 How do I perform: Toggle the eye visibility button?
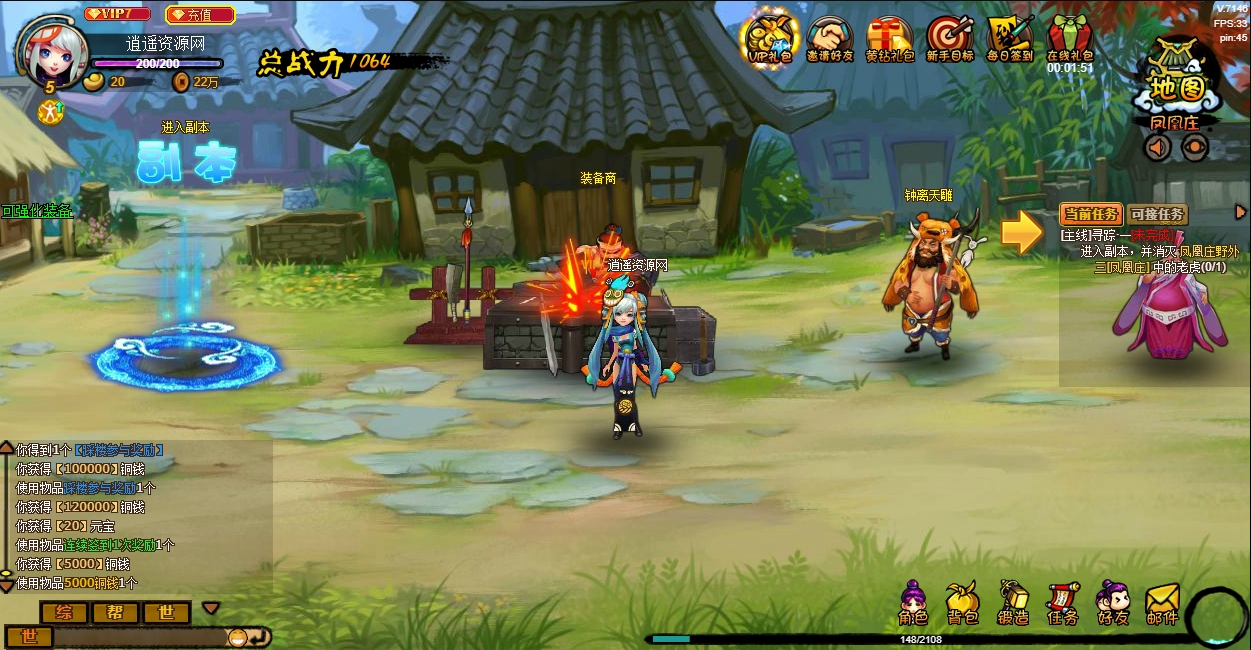[1194, 148]
